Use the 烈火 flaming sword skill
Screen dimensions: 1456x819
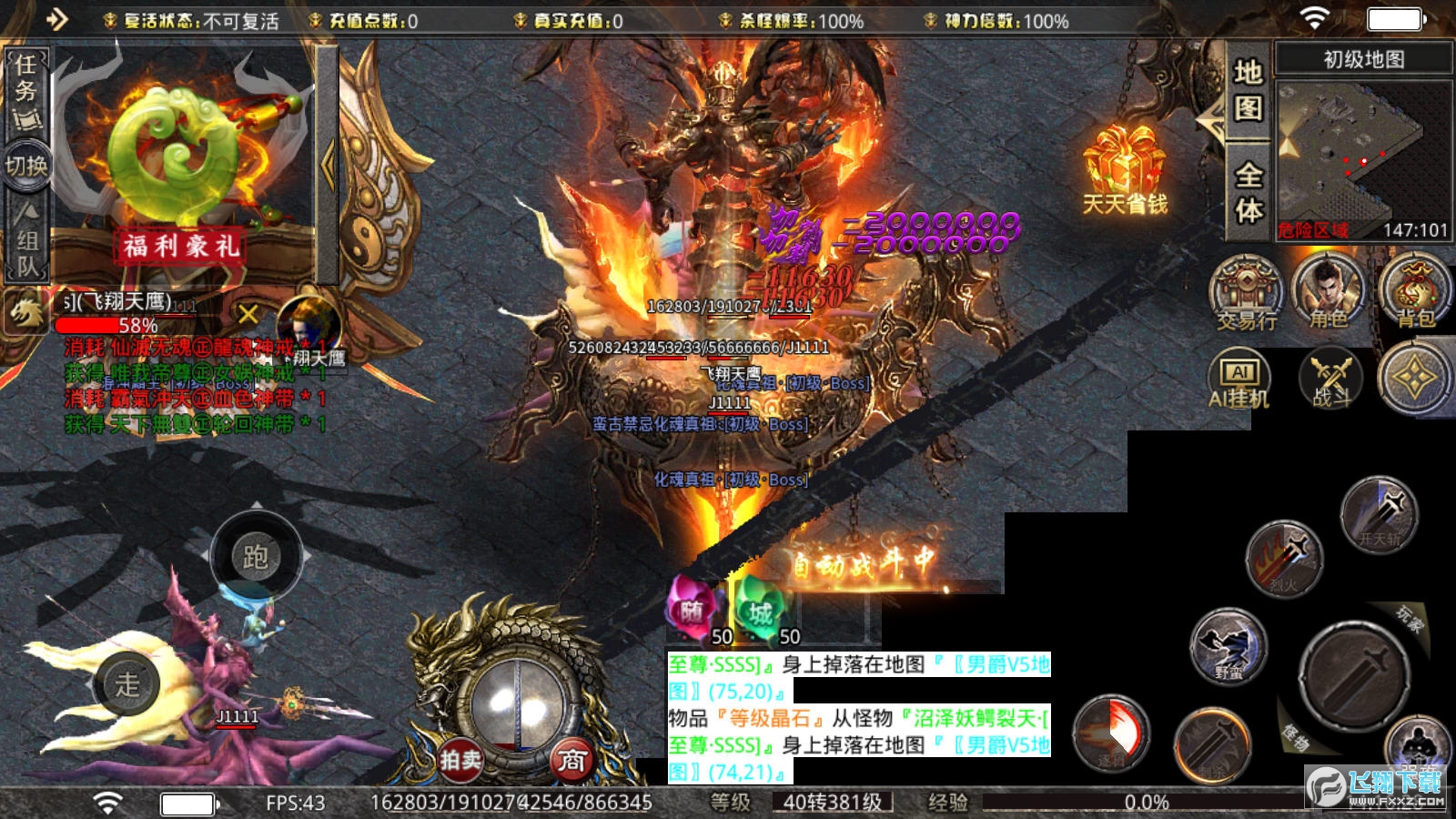(x=1284, y=557)
